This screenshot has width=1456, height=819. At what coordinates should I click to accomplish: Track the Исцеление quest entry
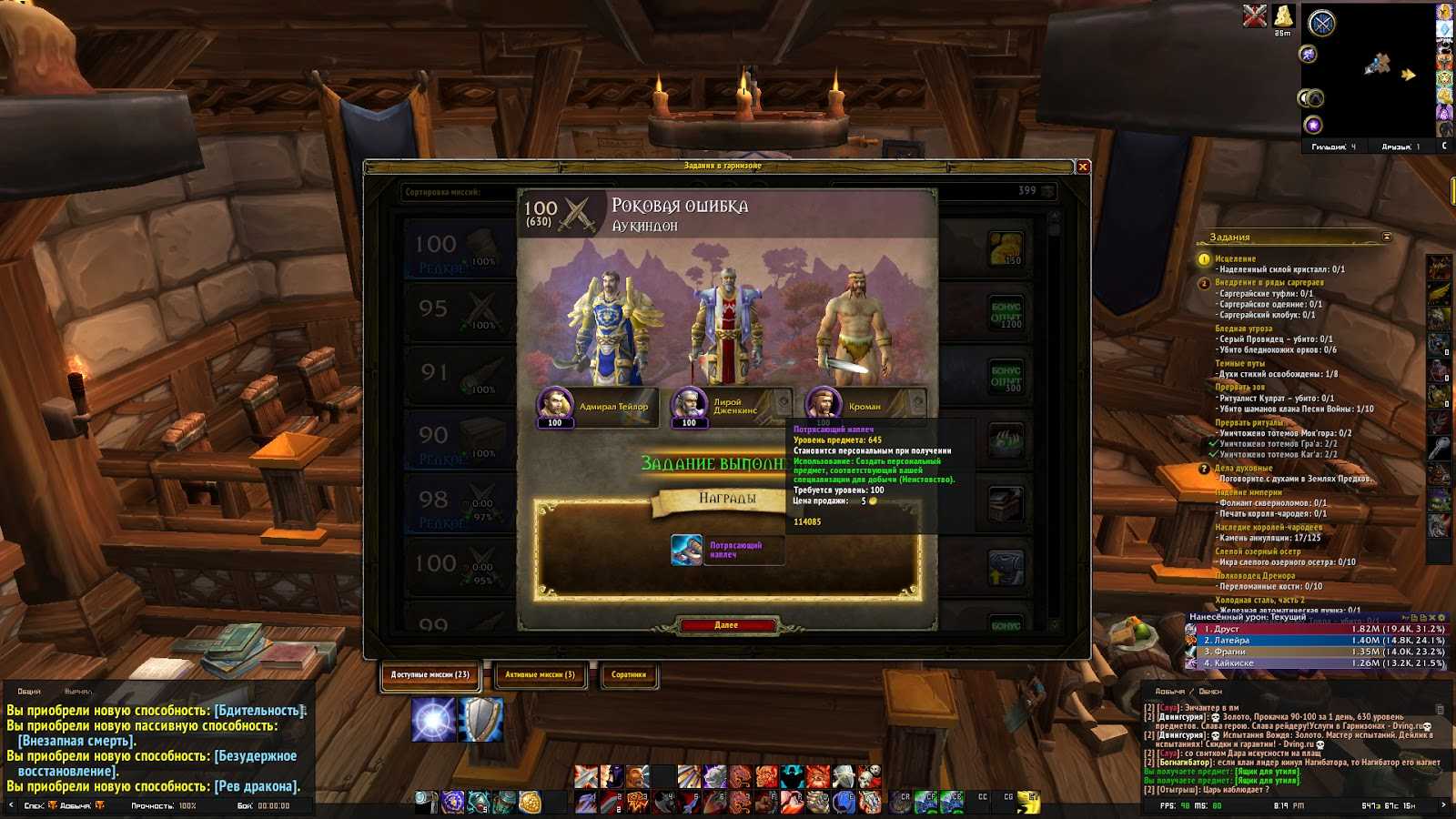pos(1235,258)
